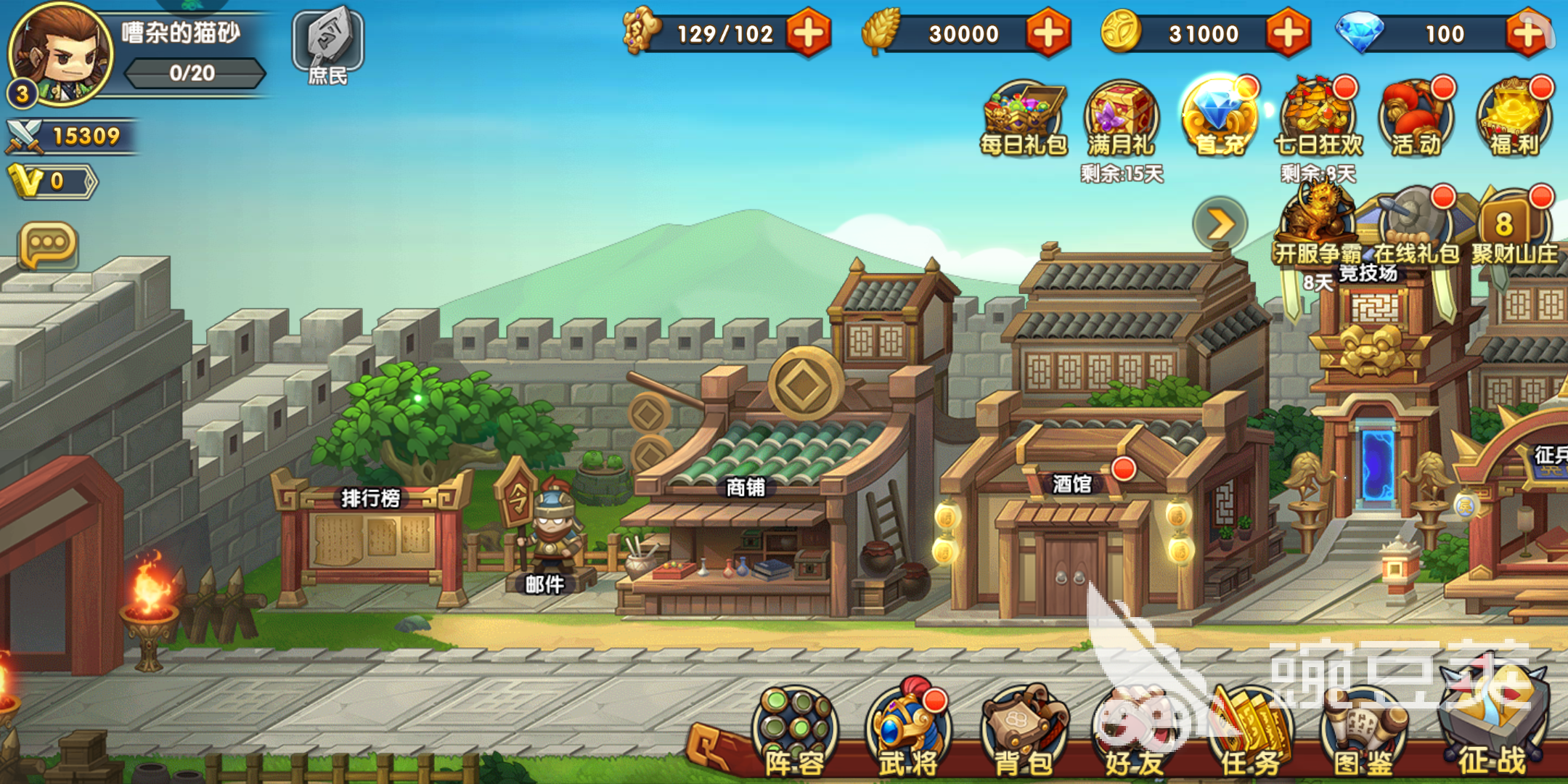Image resolution: width=1568 pixels, height=784 pixels.
Task: Collapse the event icons with the arrow button
Action: click(1220, 224)
